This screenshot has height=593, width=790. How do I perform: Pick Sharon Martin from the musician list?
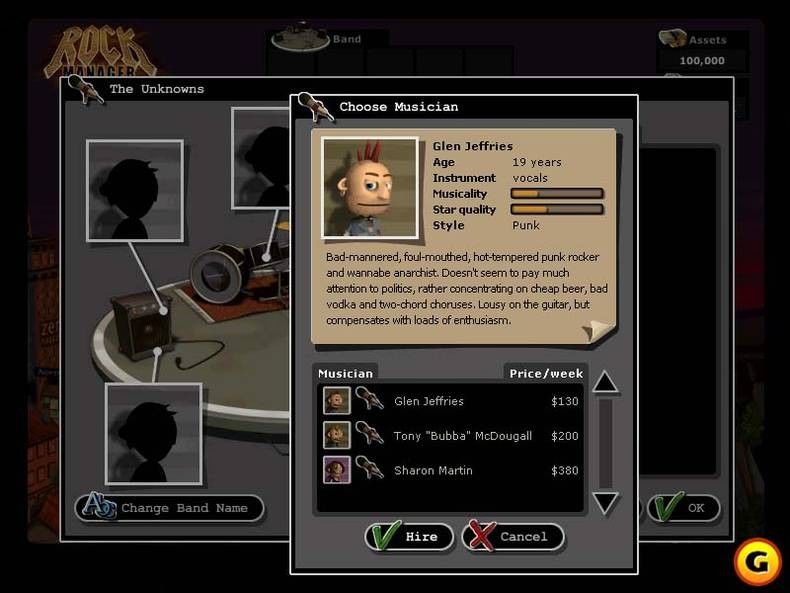click(433, 470)
